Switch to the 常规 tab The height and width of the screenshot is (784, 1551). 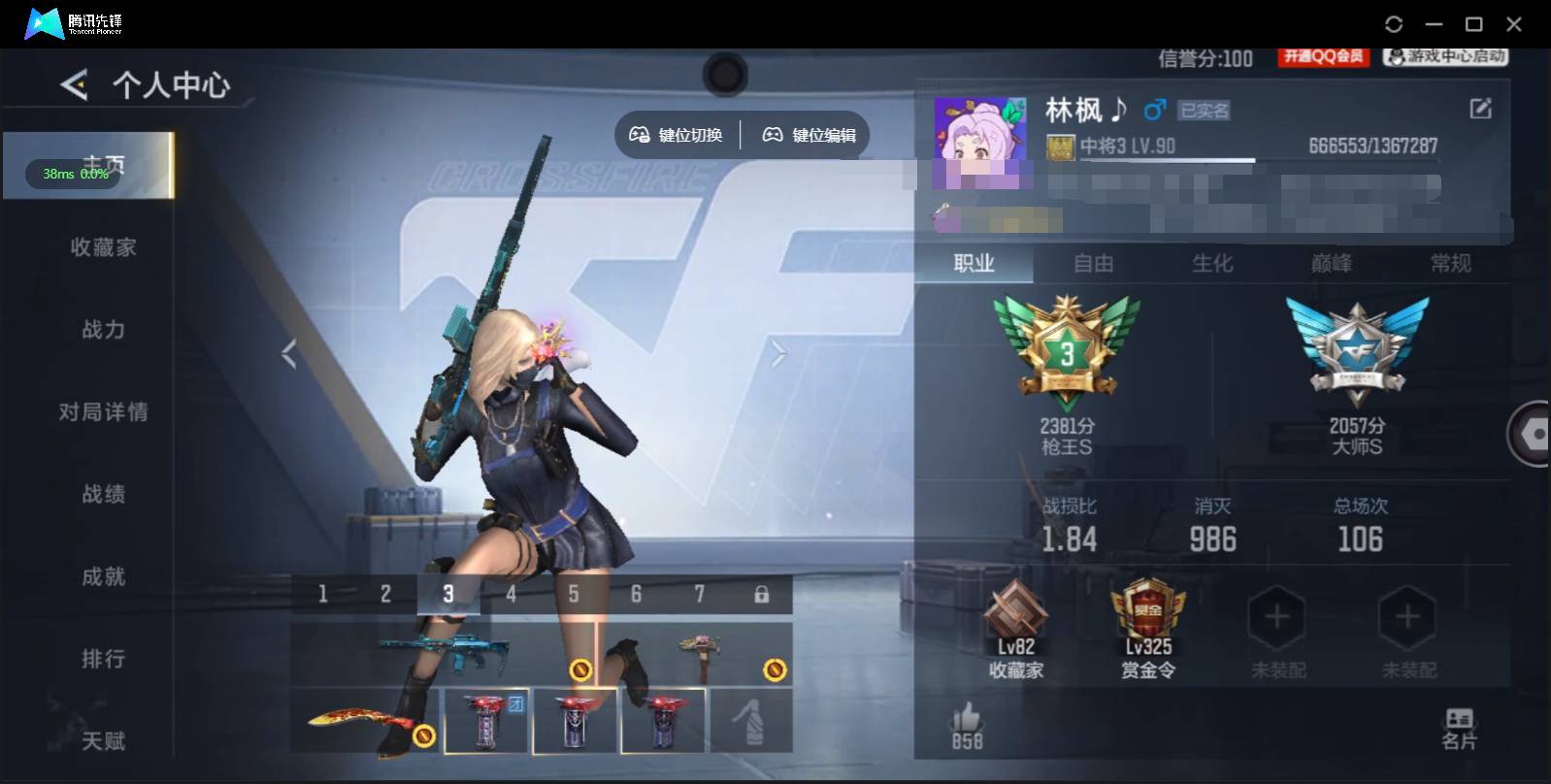click(1451, 263)
